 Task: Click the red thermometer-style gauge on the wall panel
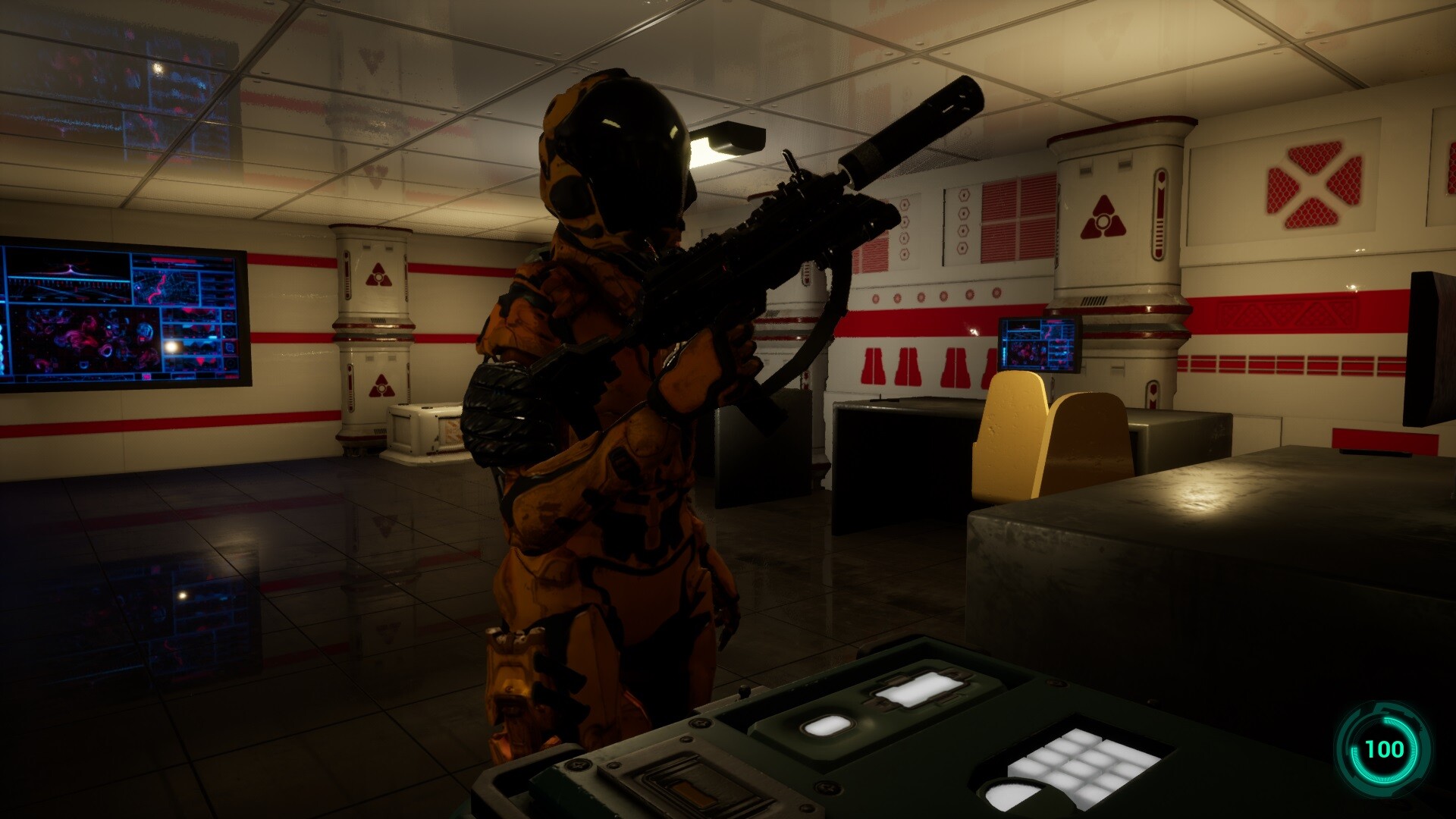click(1160, 212)
